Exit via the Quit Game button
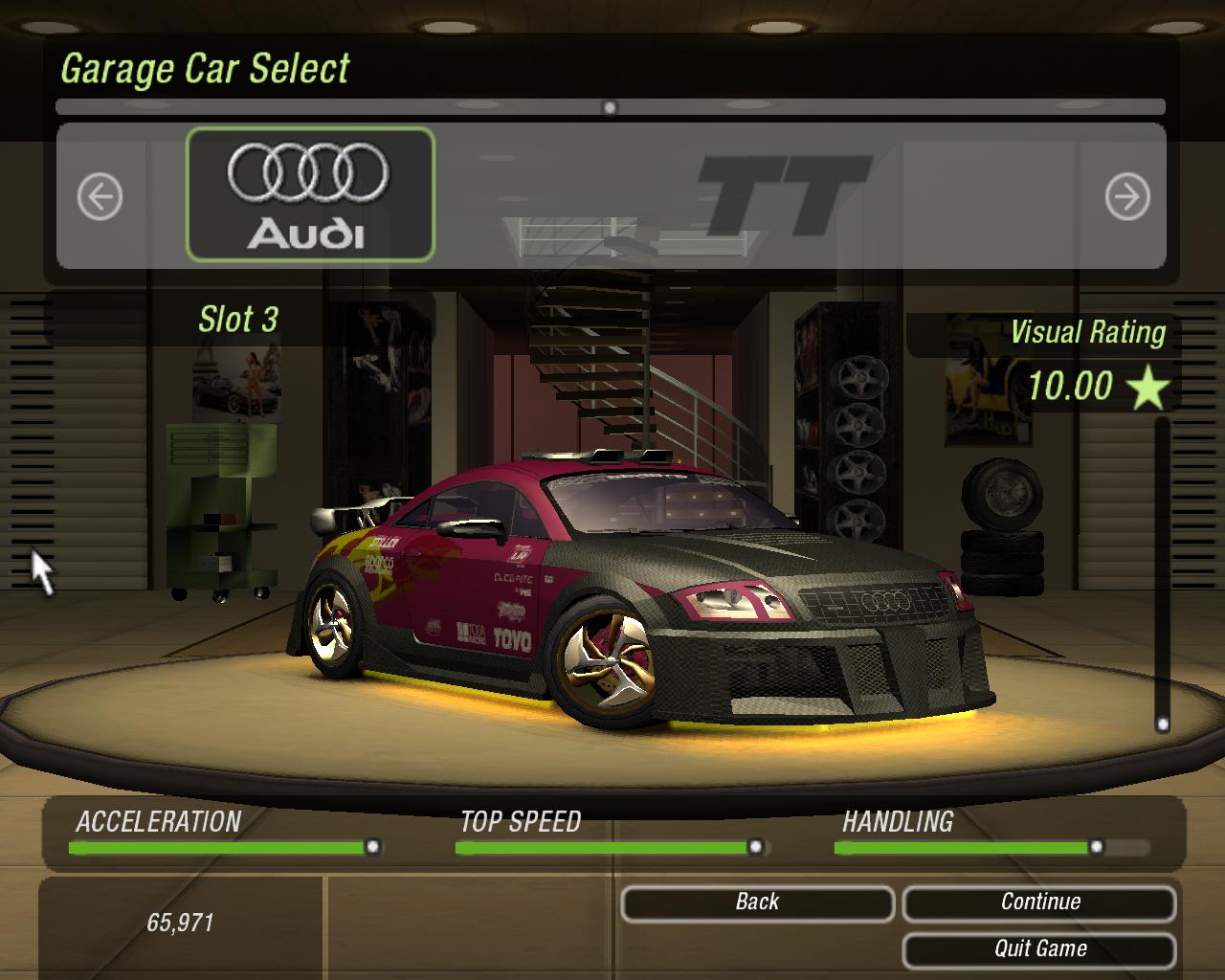The image size is (1225, 980). pyautogui.click(x=1039, y=949)
